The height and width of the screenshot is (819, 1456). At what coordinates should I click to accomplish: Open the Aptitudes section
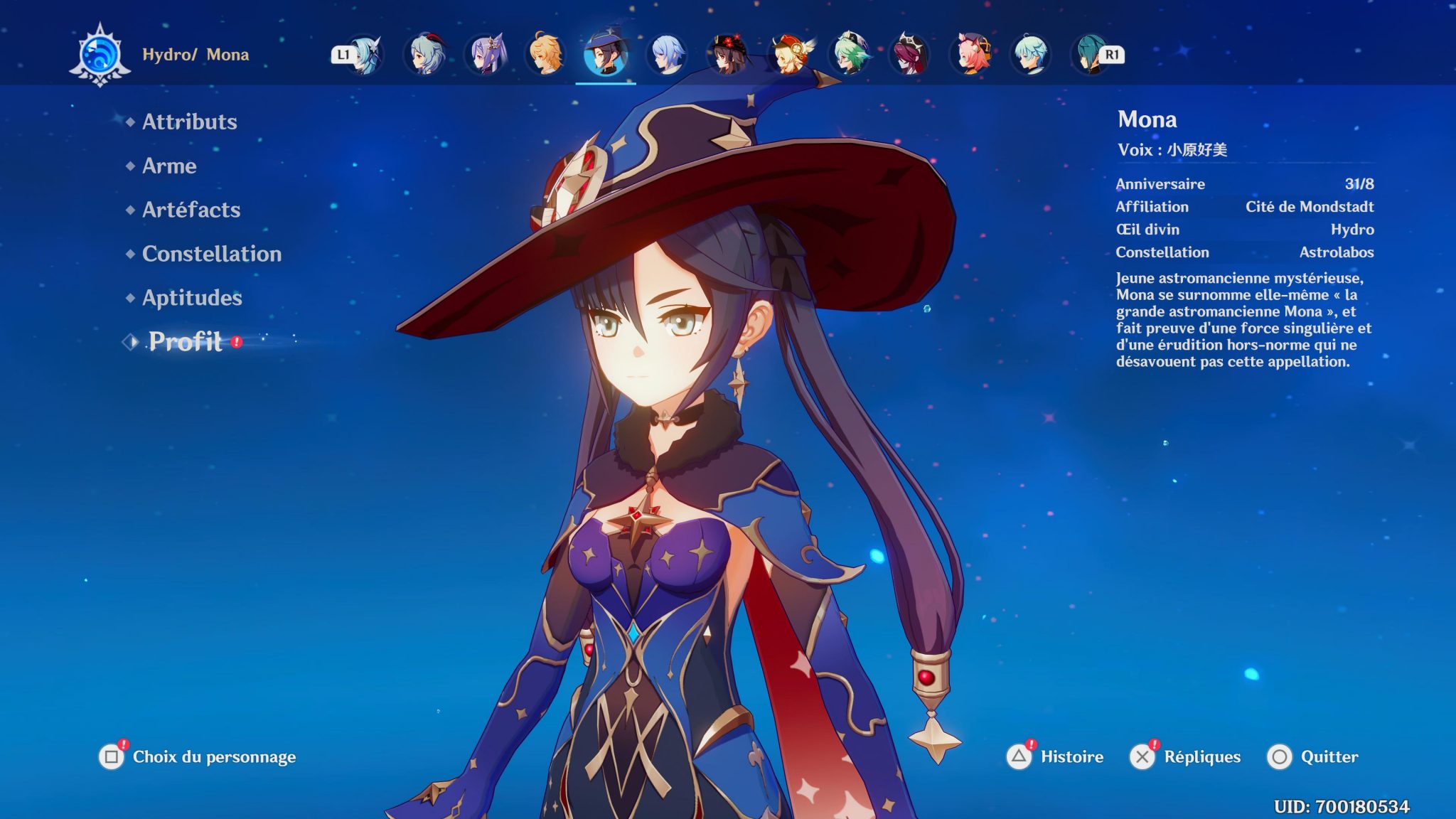pyautogui.click(x=191, y=298)
